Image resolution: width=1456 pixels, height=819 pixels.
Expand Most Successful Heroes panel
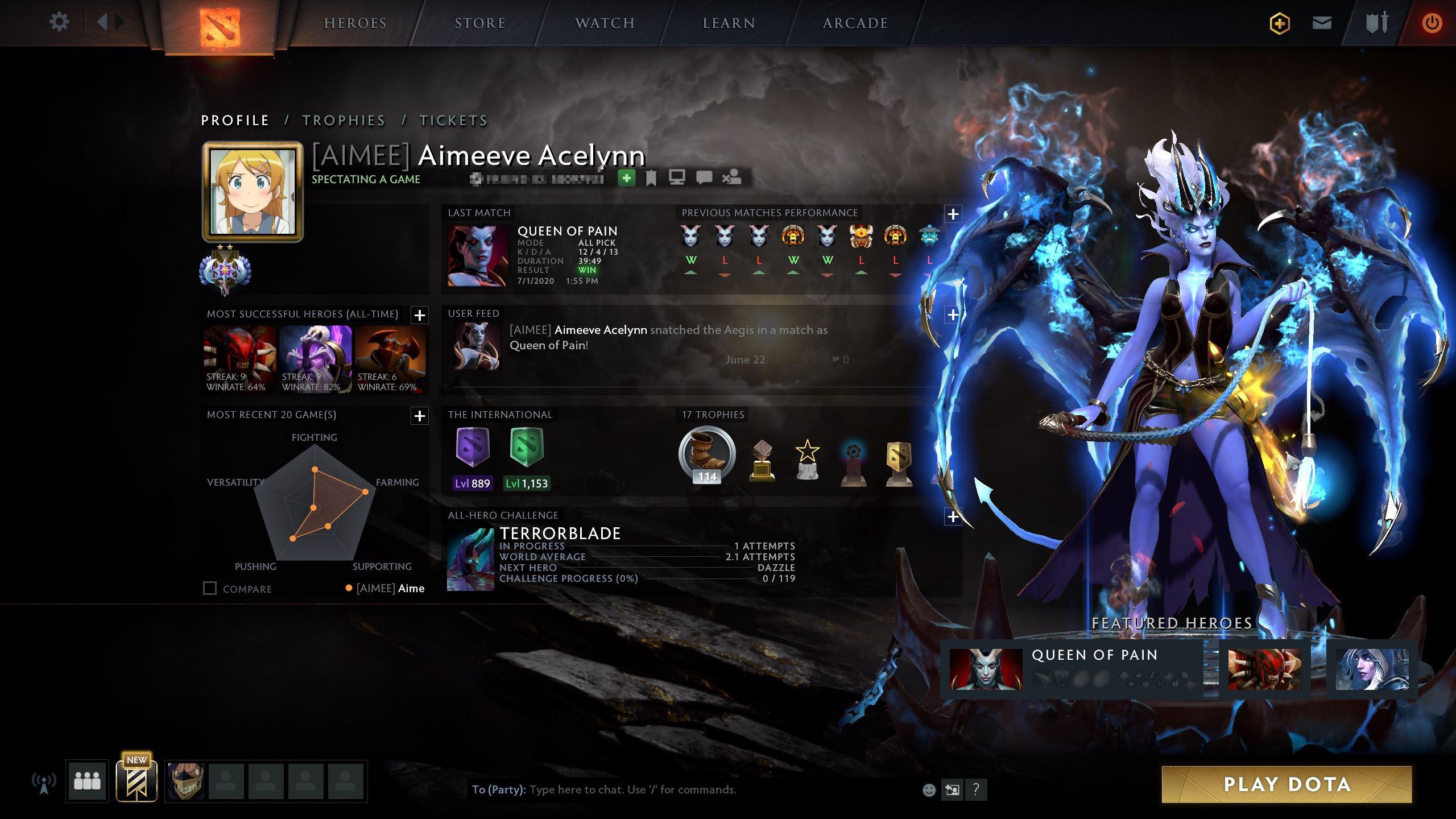point(420,315)
